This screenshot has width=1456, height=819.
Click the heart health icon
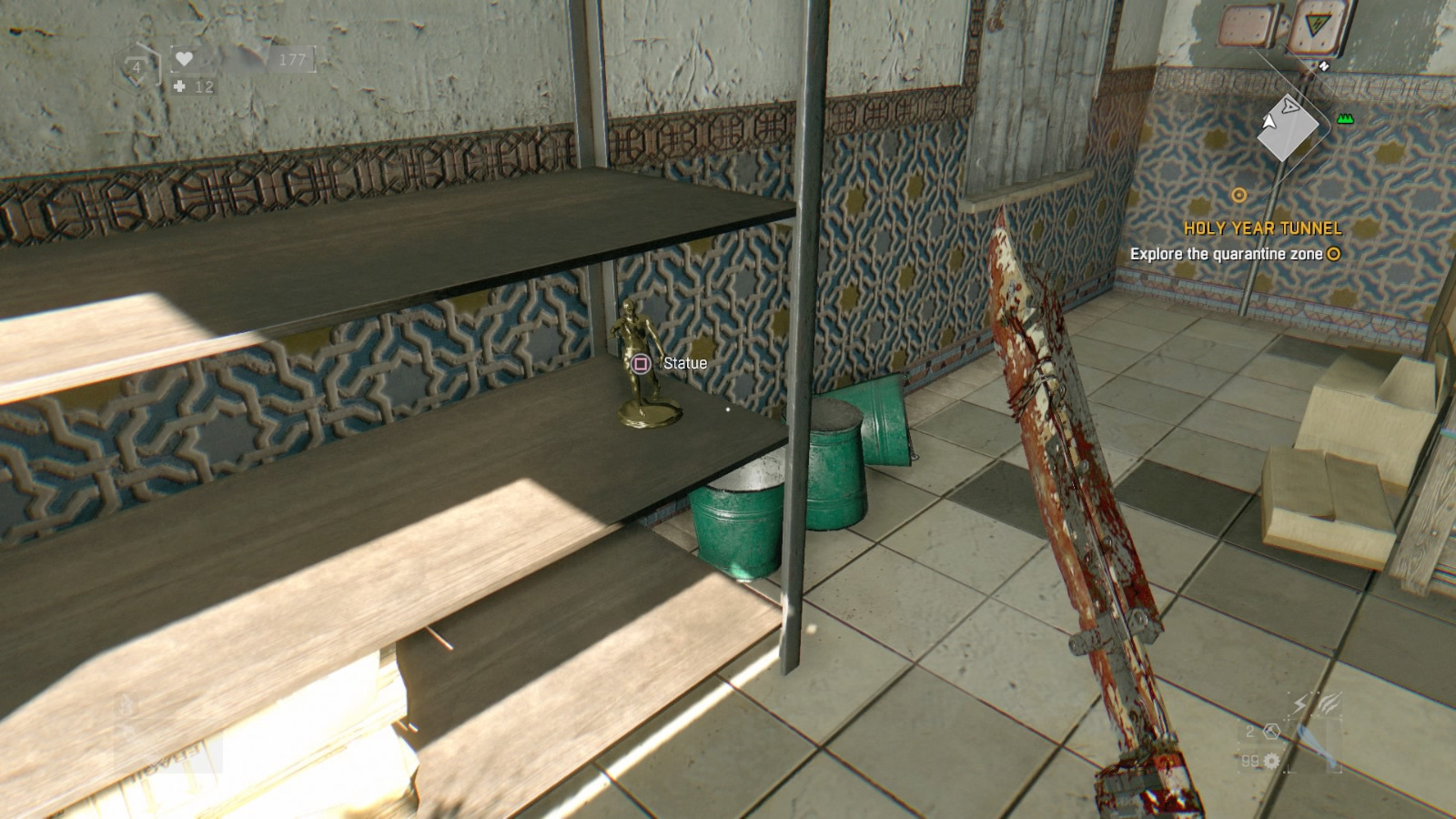[x=184, y=57]
